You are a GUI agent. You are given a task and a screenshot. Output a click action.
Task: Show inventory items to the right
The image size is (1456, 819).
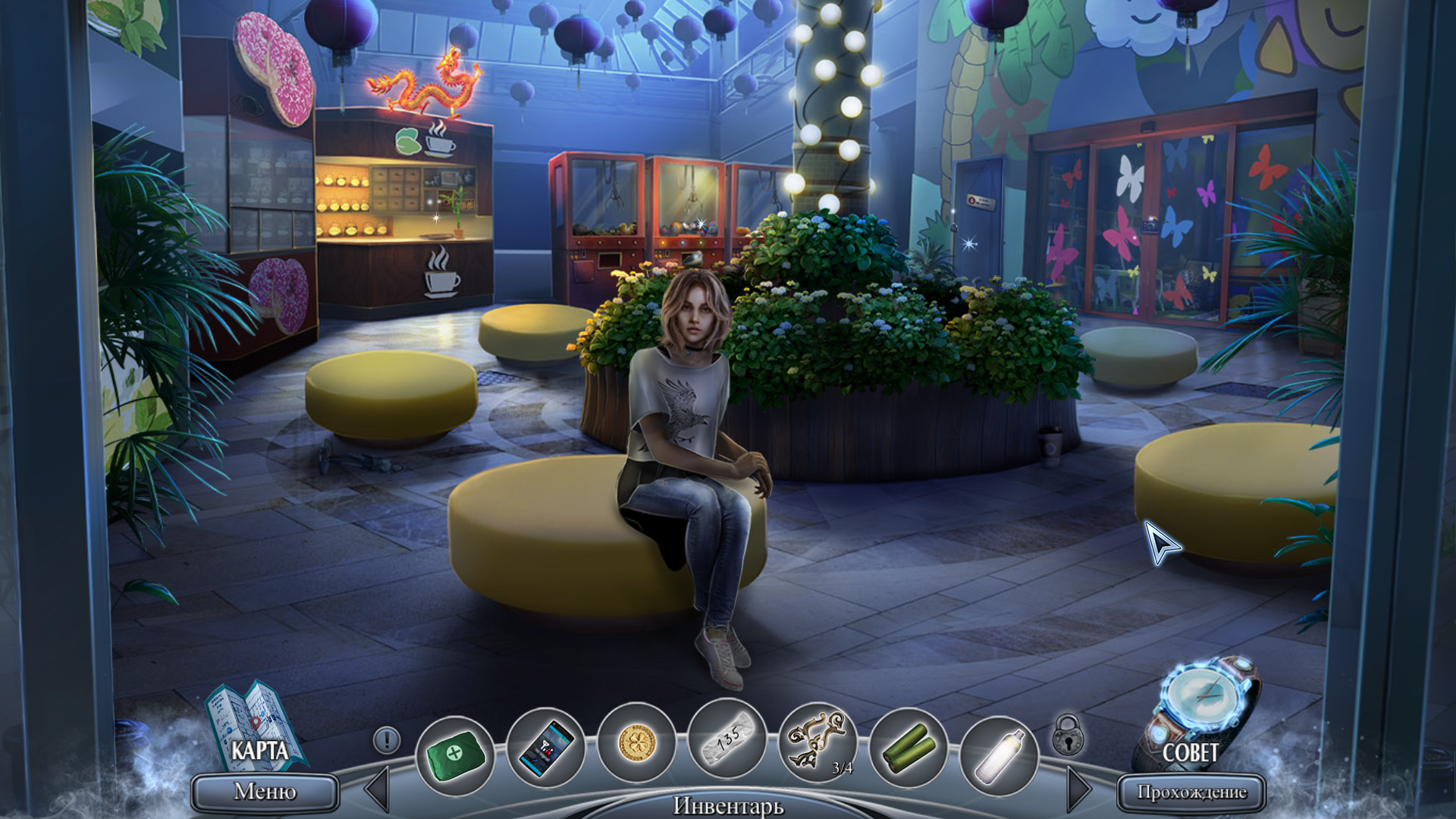tap(1078, 789)
